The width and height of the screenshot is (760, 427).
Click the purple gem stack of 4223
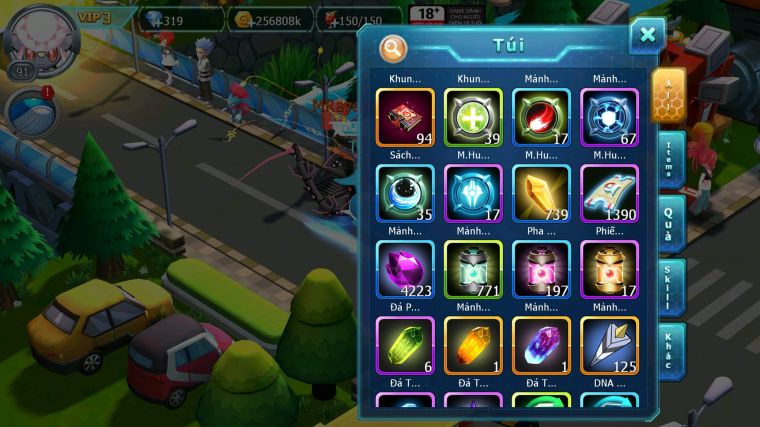click(x=405, y=270)
